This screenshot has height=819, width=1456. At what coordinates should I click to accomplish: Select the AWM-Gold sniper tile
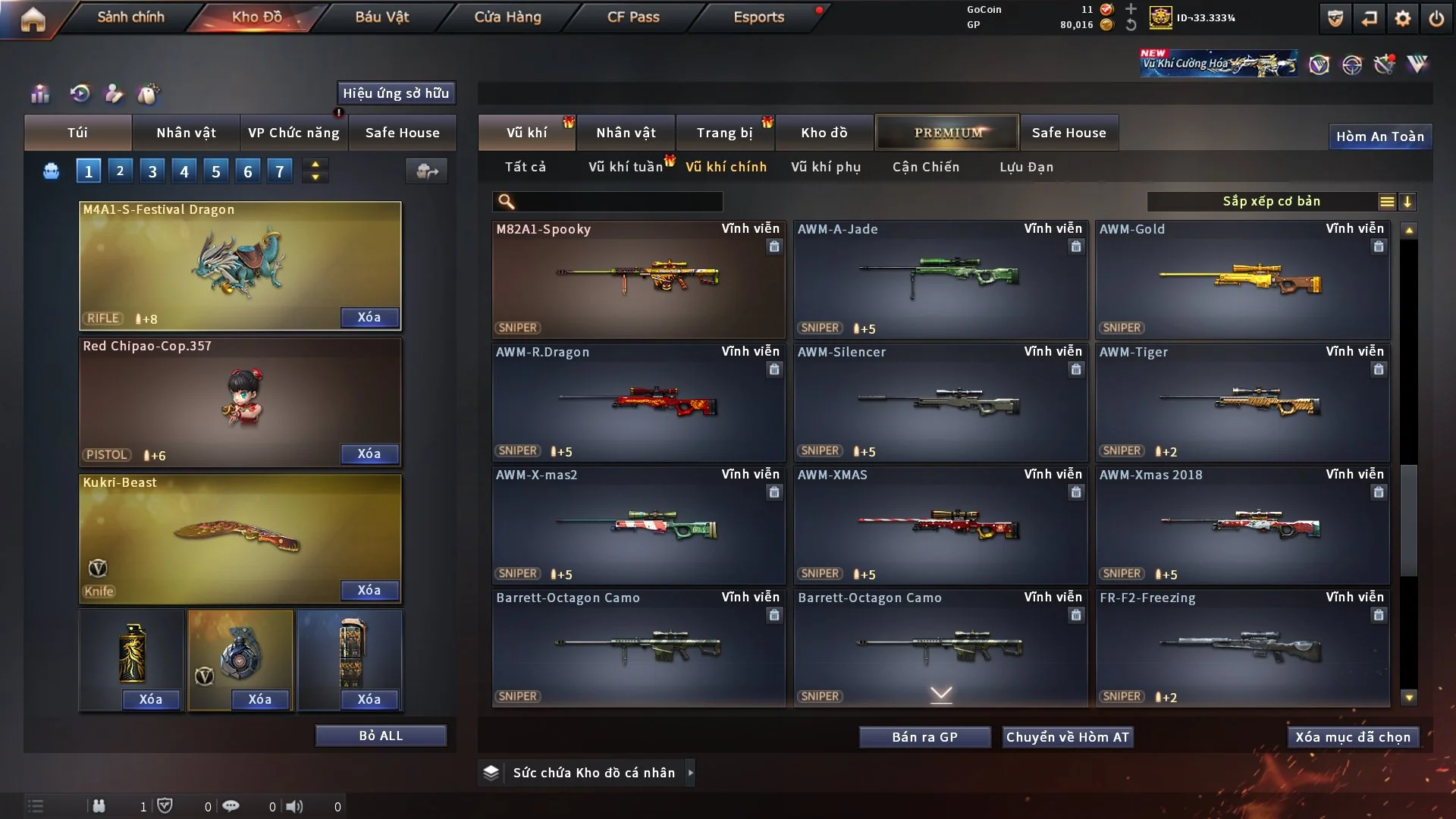(1242, 279)
